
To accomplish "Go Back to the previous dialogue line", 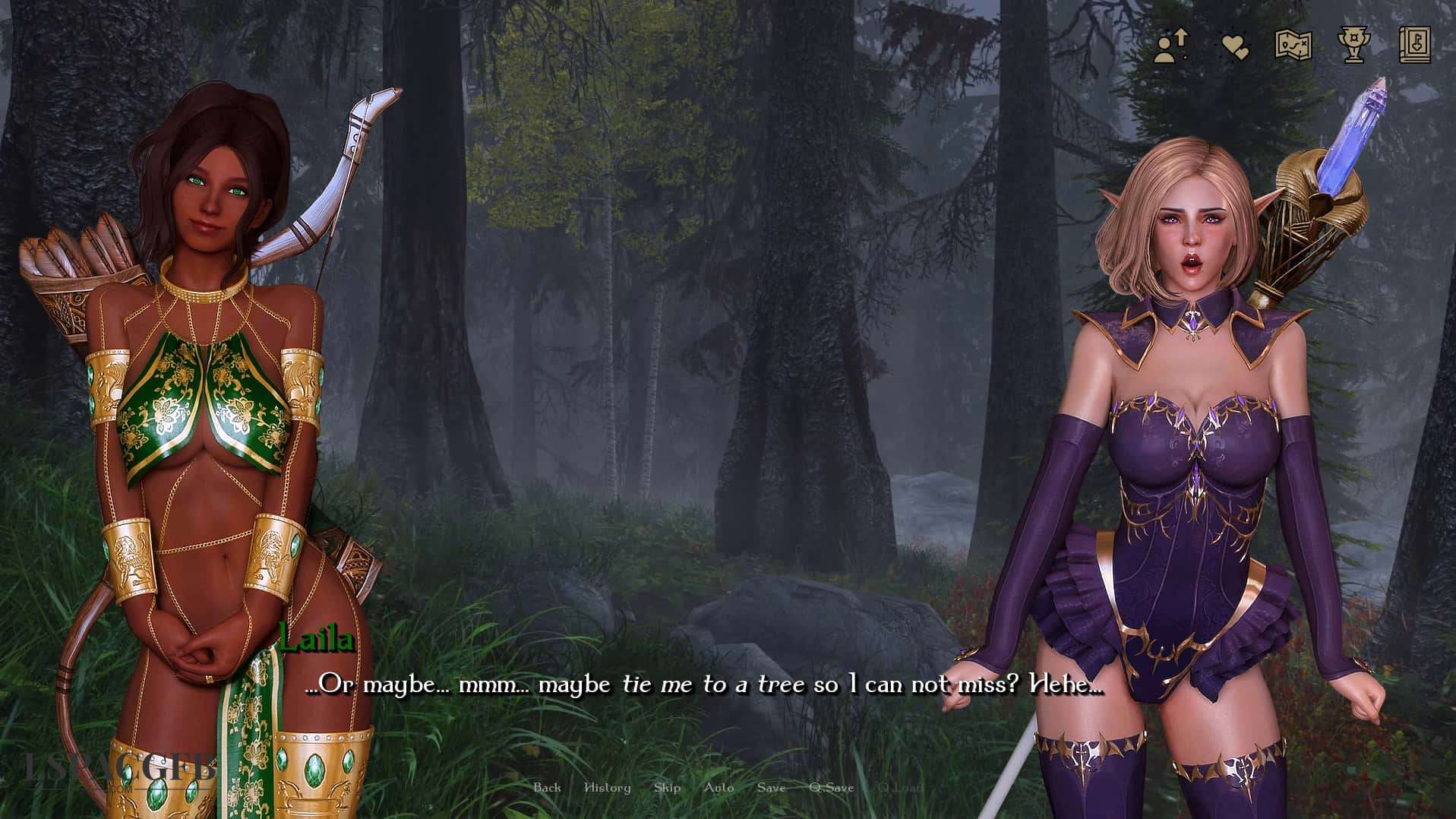I will pos(548,788).
